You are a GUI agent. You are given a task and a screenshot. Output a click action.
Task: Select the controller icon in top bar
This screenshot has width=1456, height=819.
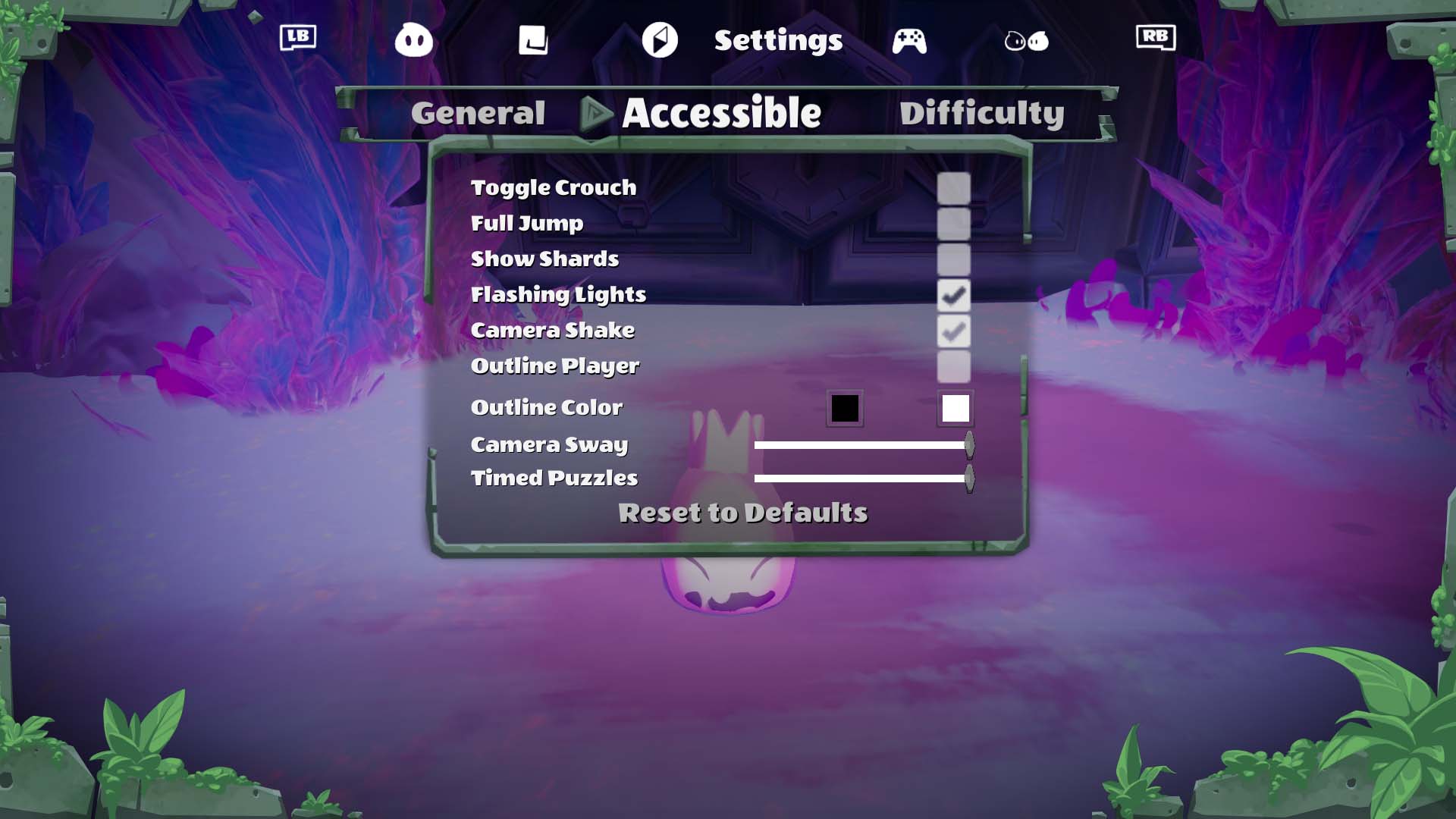point(909,40)
